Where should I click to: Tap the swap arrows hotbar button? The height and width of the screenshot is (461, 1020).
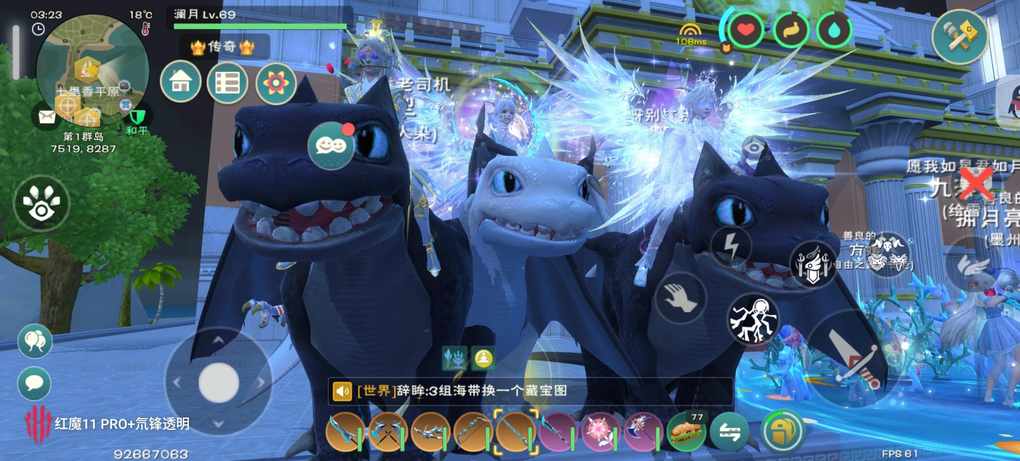tap(729, 431)
